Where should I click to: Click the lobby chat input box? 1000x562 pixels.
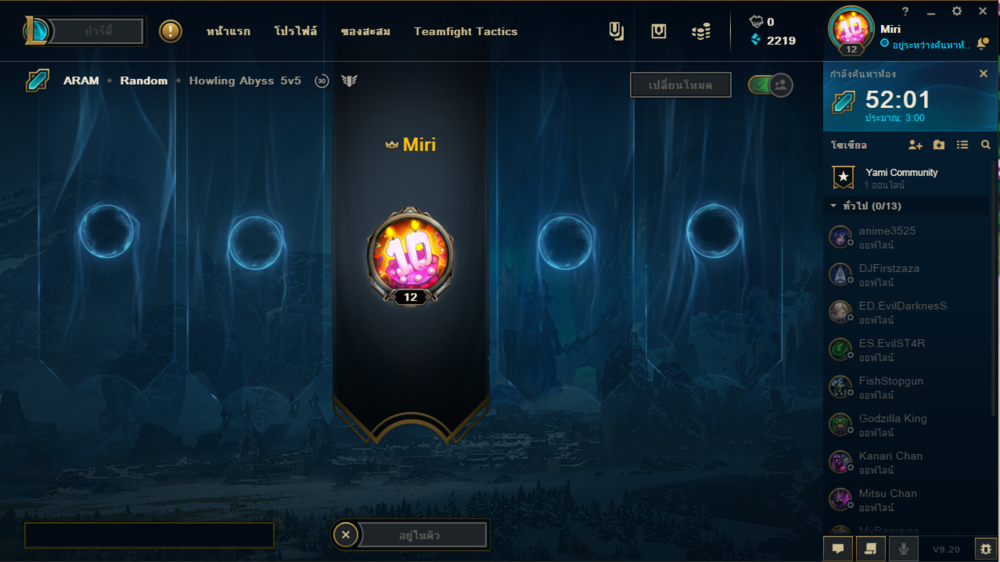[x=149, y=535]
